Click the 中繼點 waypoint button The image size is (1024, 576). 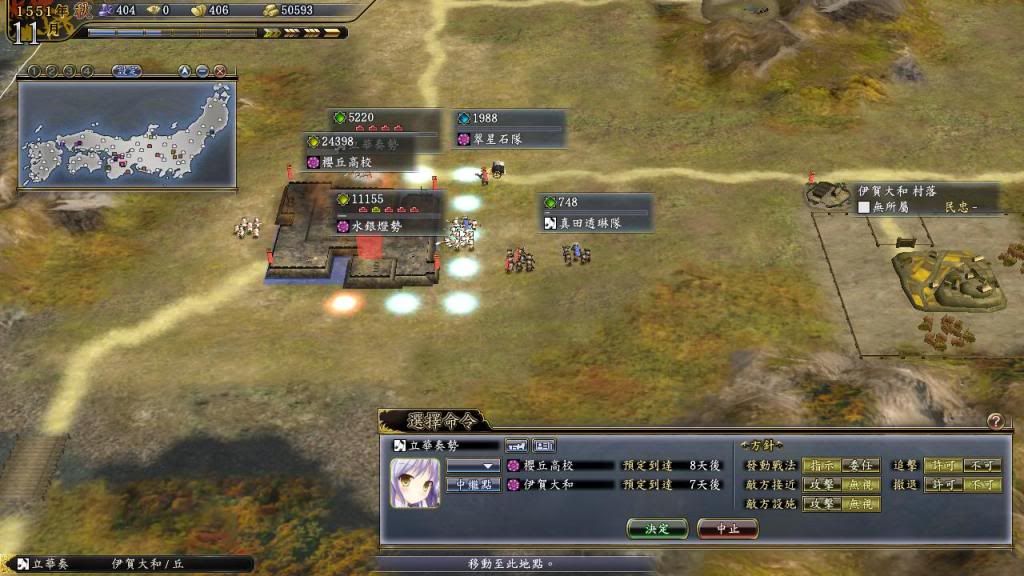tap(472, 485)
